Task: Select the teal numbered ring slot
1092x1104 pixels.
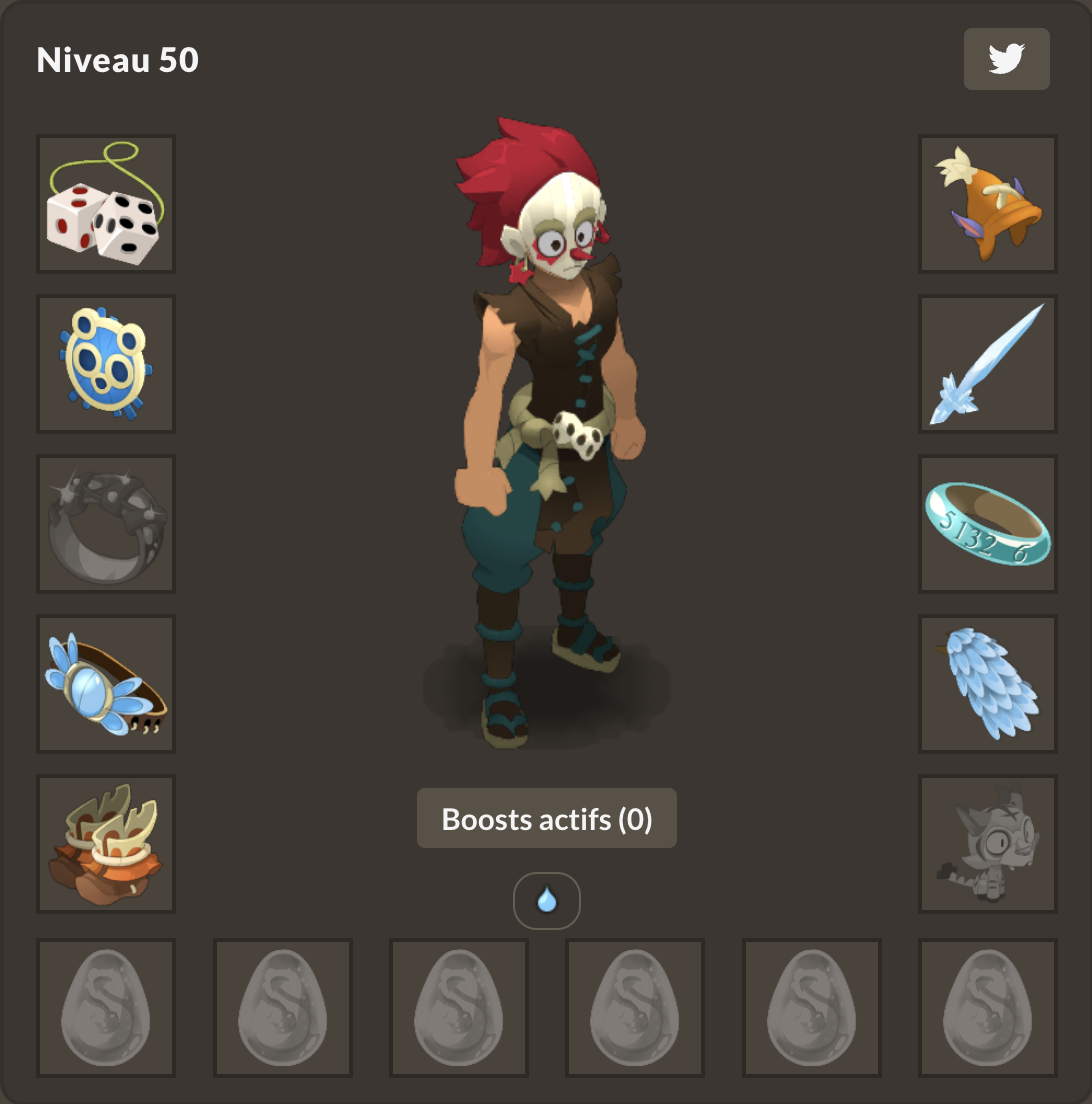Action: click(988, 524)
